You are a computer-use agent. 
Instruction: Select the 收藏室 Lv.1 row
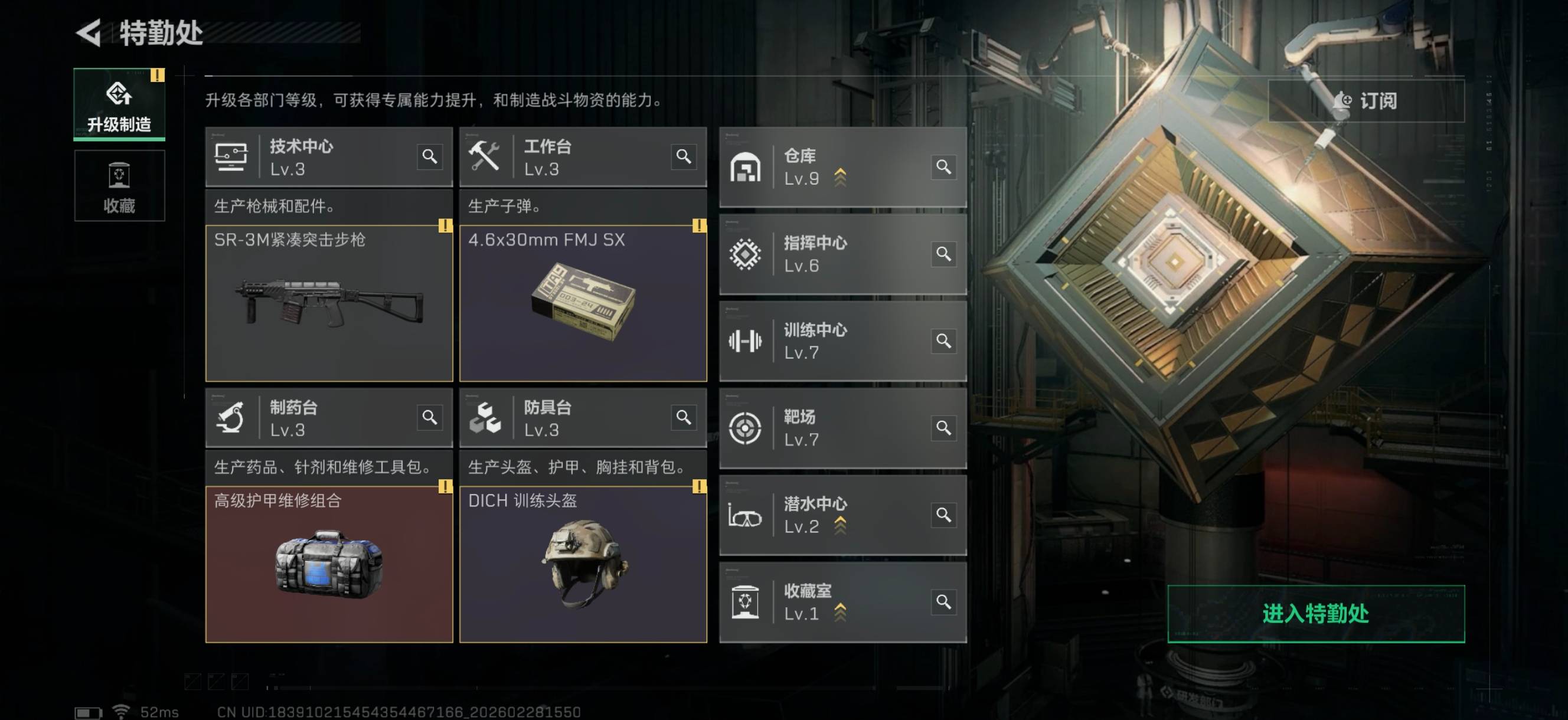[x=842, y=603]
